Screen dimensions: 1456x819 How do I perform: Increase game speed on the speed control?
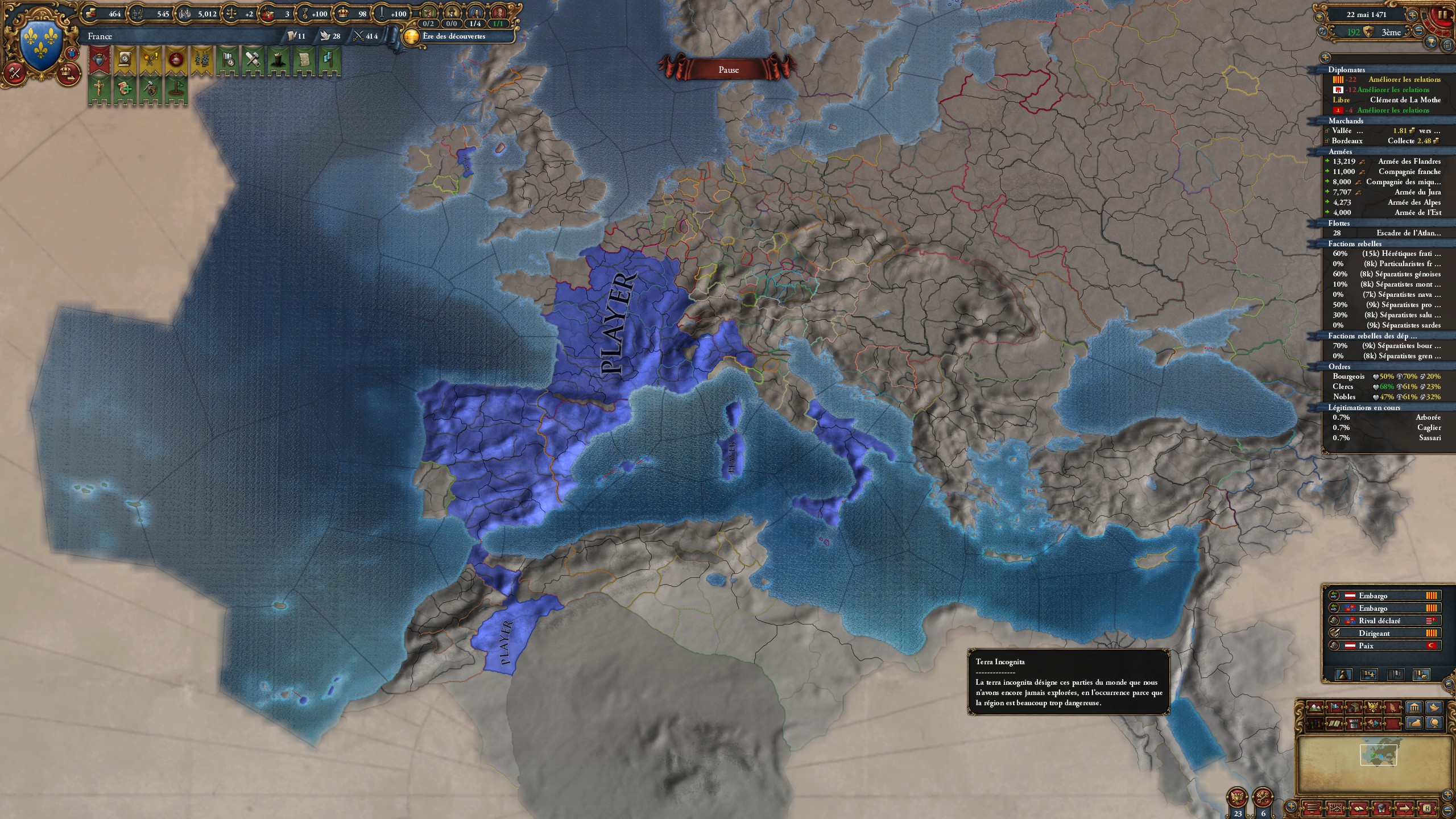(1413, 14)
